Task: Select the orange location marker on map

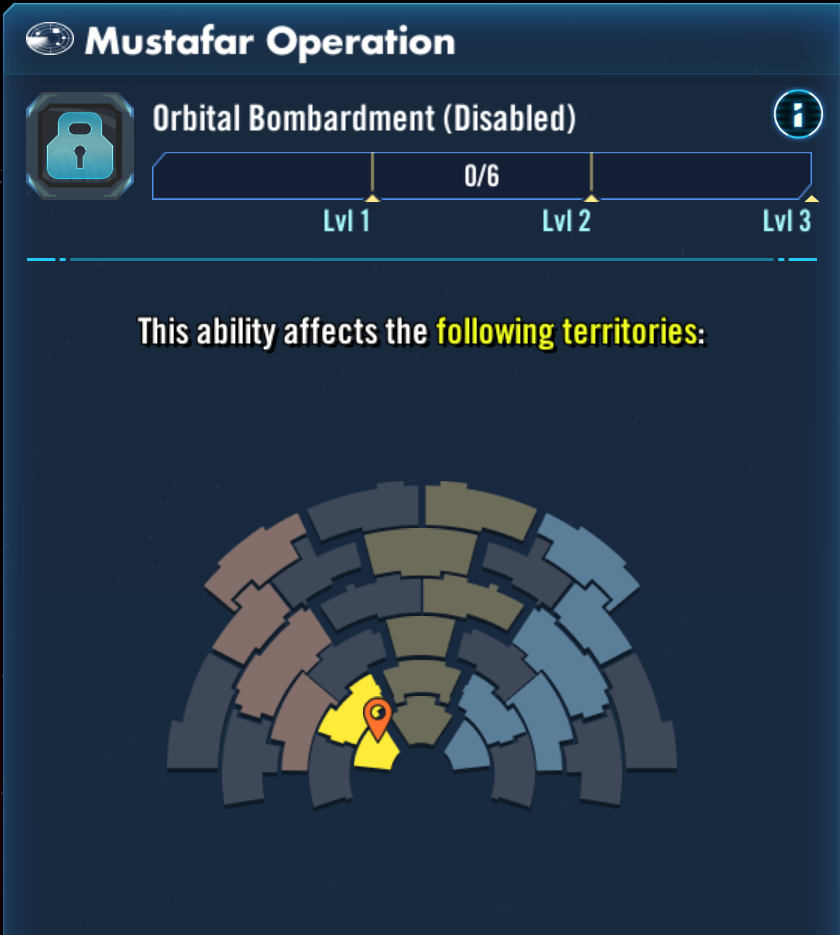Action: 377,716
